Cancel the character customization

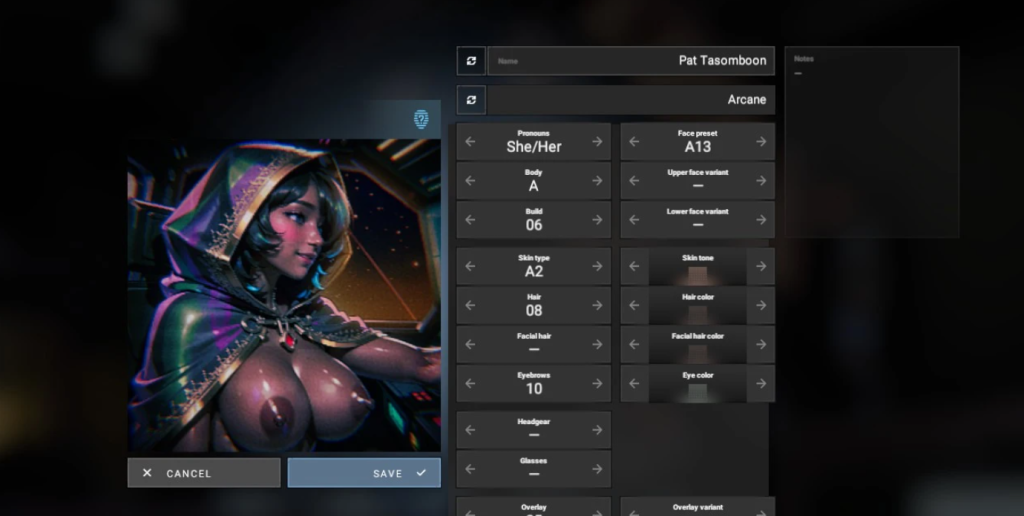(x=204, y=473)
